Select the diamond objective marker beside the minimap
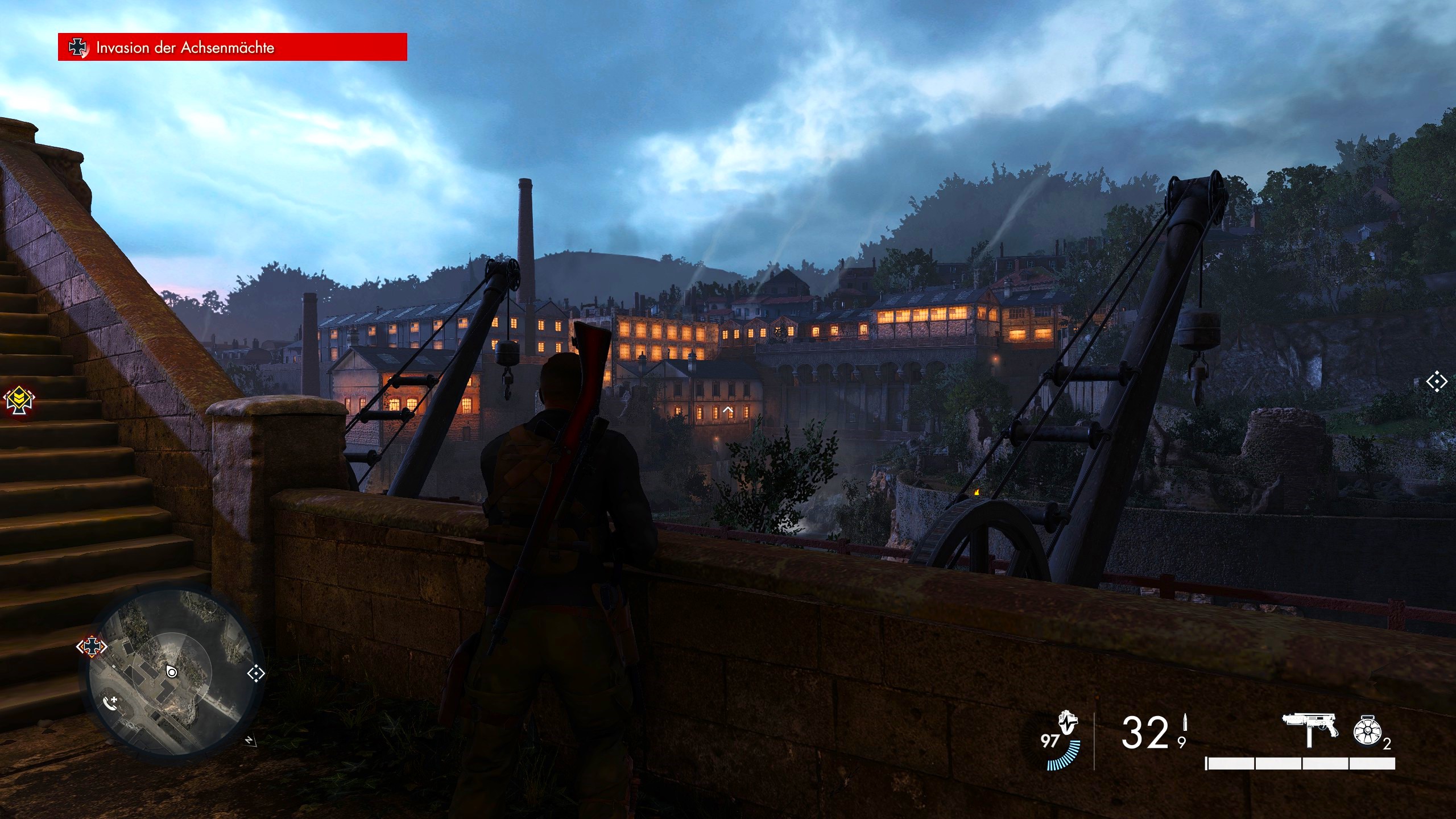Viewport: 1456px width, 819px height. (256, 674)
